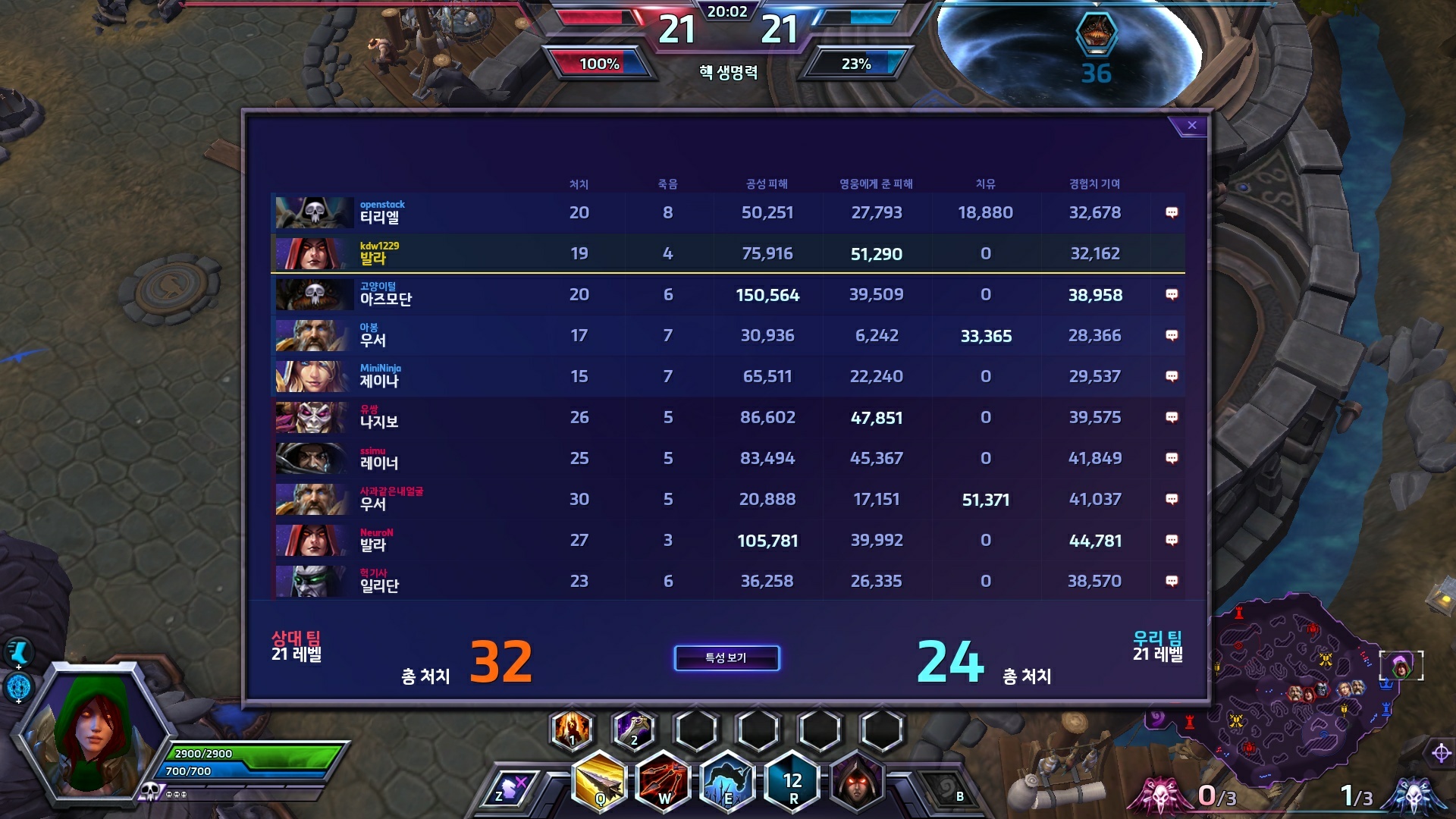Toggle the chat bubble icon for openstack
The height and width of the screenshot is (819, 1456).
(1172, 213)
